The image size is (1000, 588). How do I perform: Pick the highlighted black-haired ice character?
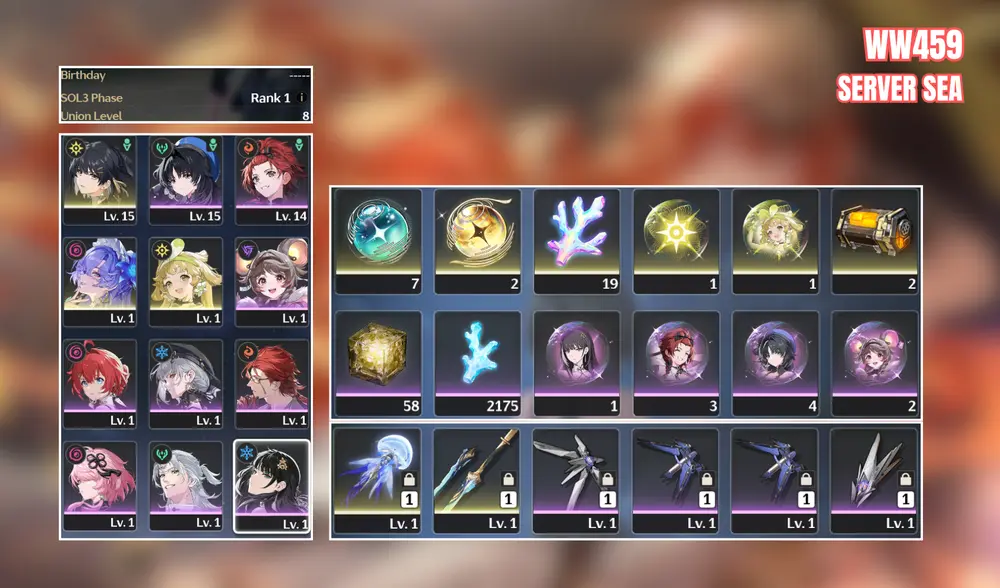click(x=271, y=486)
